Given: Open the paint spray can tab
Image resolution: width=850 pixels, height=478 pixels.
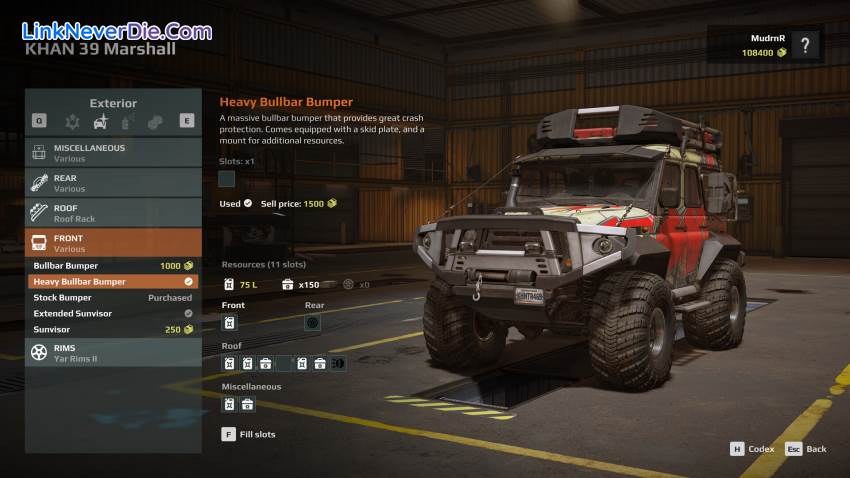Looking at the screenshot, I should 128,121.
